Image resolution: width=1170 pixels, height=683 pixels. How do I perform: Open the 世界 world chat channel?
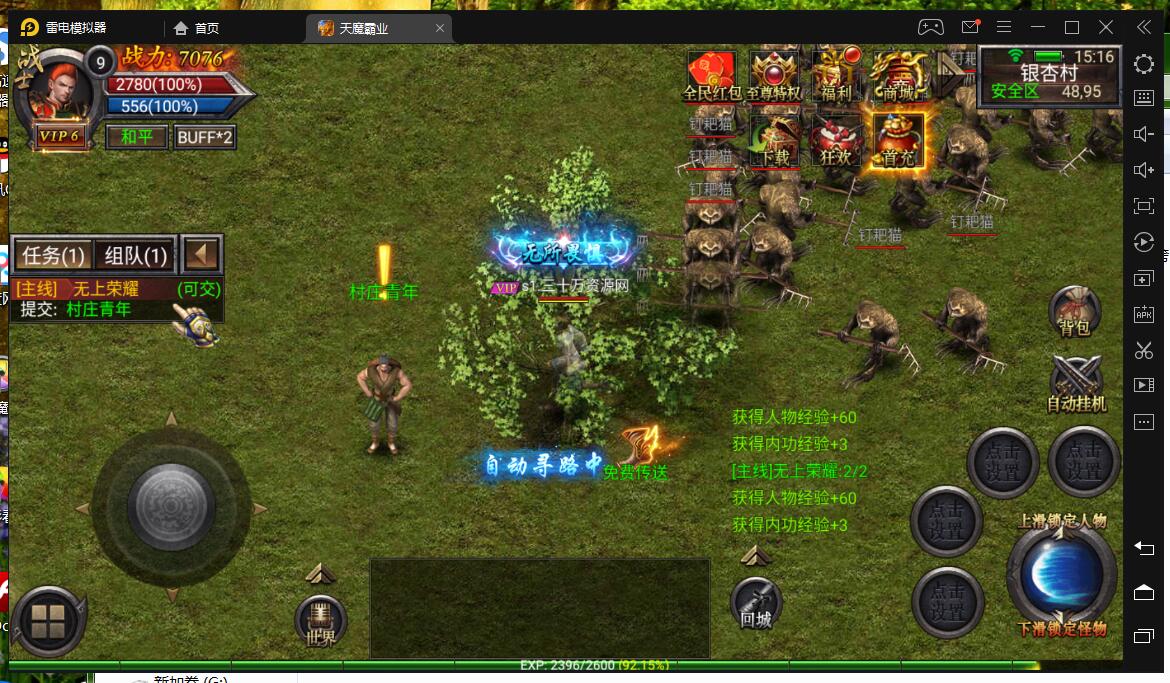tap(321, 620)
